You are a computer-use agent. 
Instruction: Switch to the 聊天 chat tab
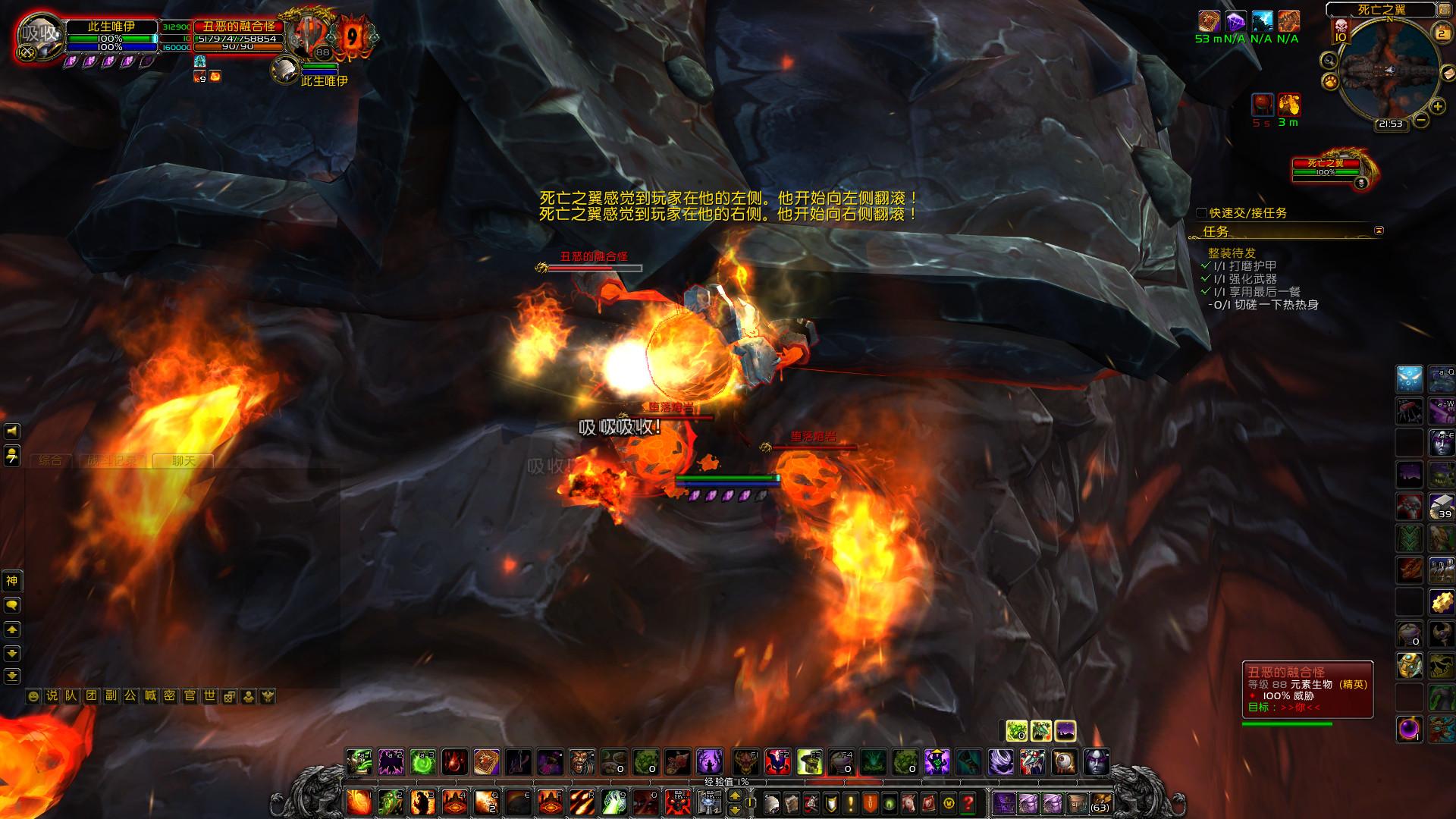pos(183,460)
